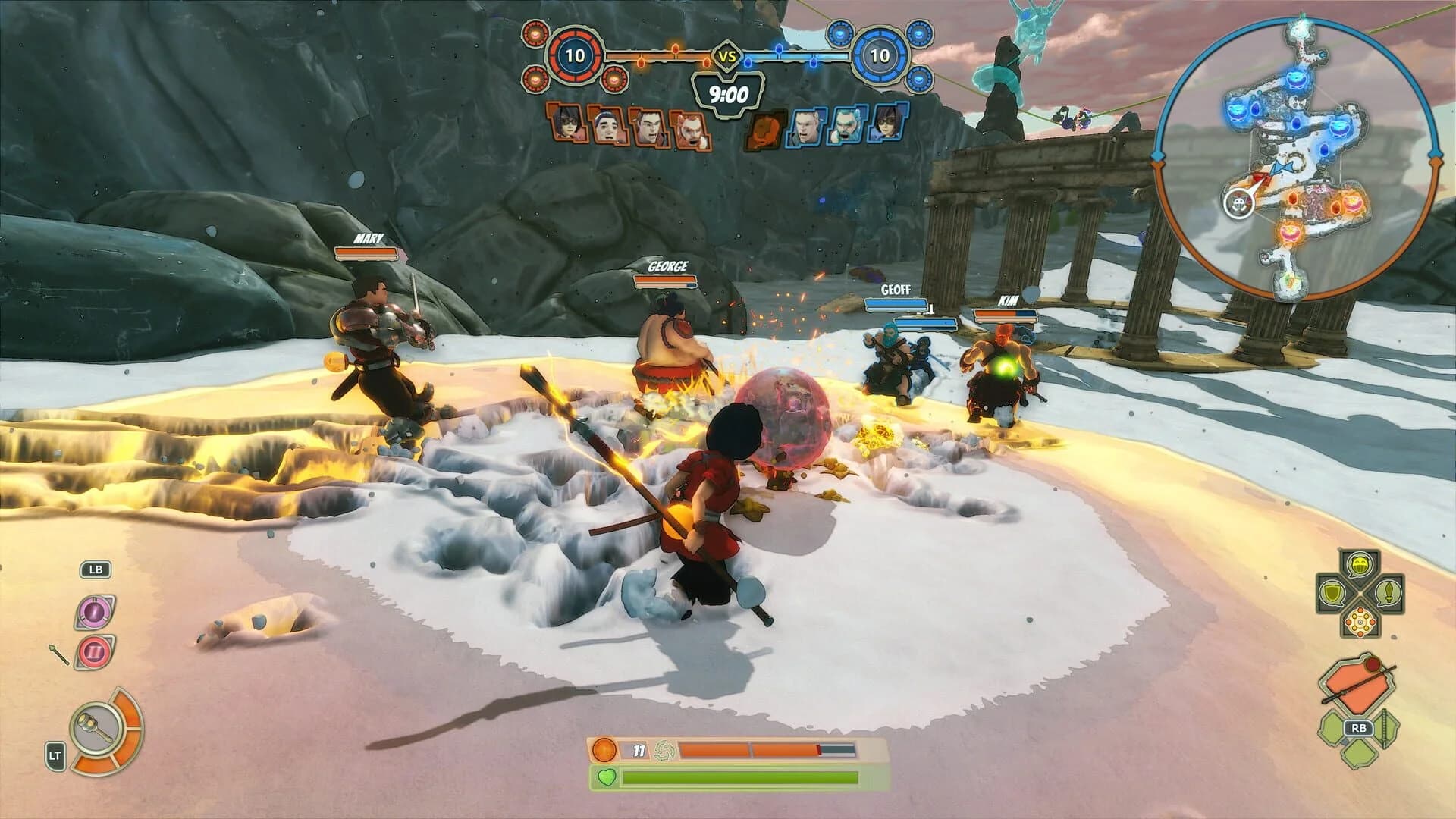This screenshot has width=1456, height=819.
Task: Click the LB button prompt
Action: (x=95, y=570)
